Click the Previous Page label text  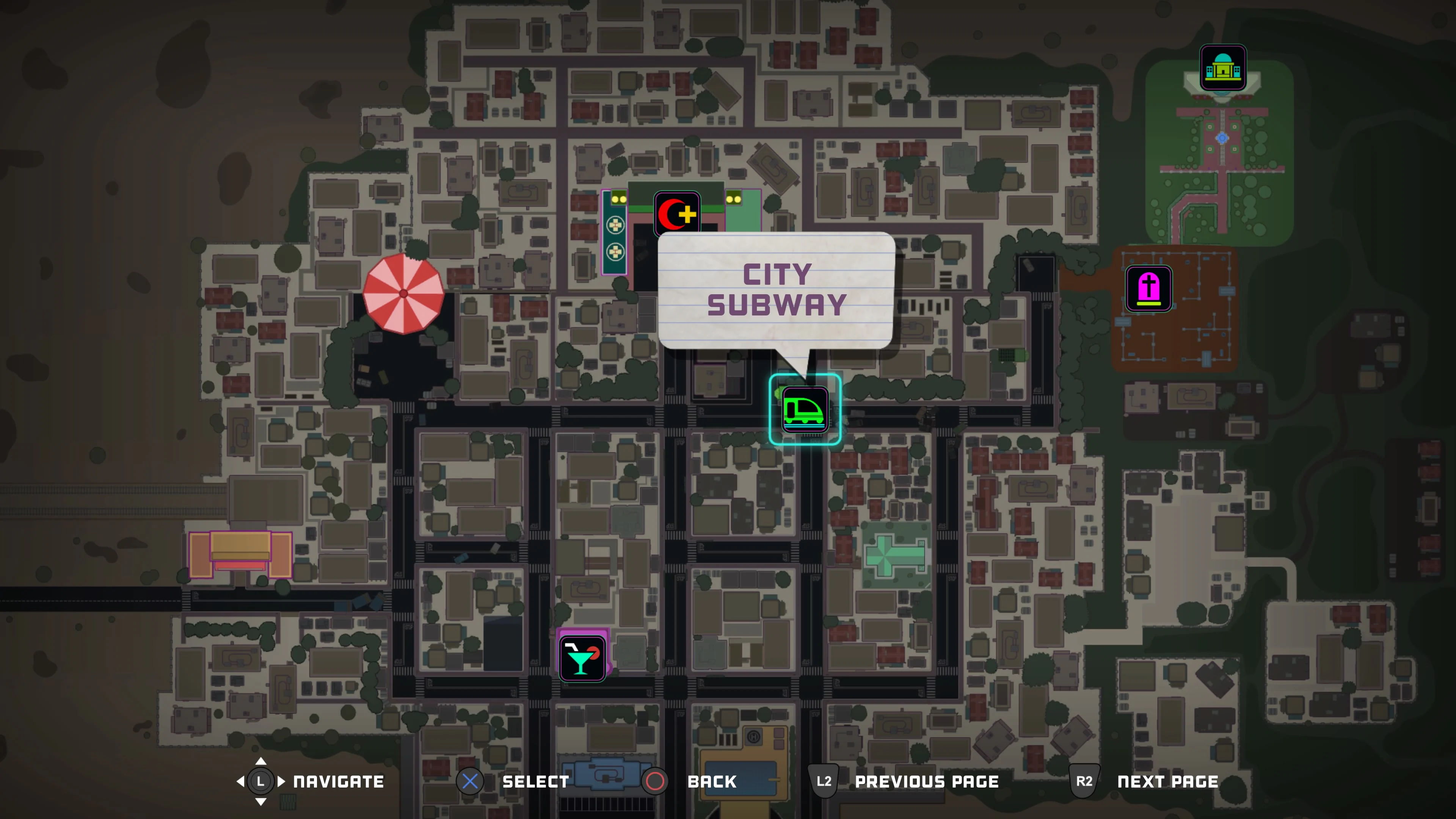pyautogui.click(x=927, y=782)
